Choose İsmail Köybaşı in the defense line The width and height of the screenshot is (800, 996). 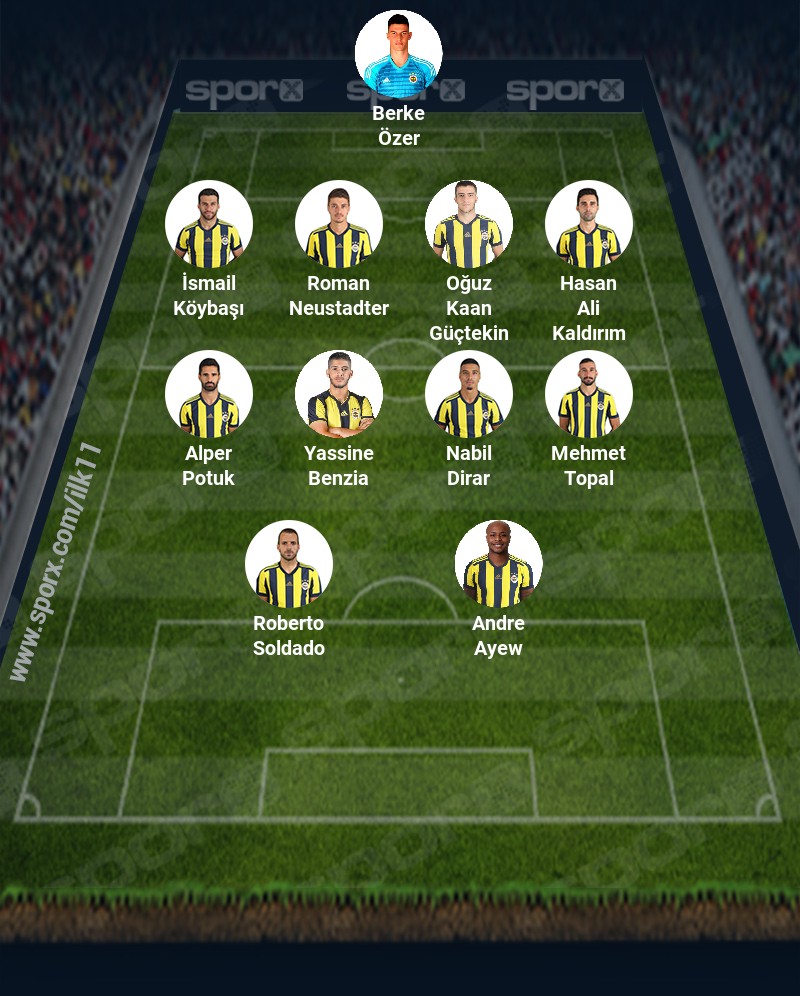(x=208, y=224)
